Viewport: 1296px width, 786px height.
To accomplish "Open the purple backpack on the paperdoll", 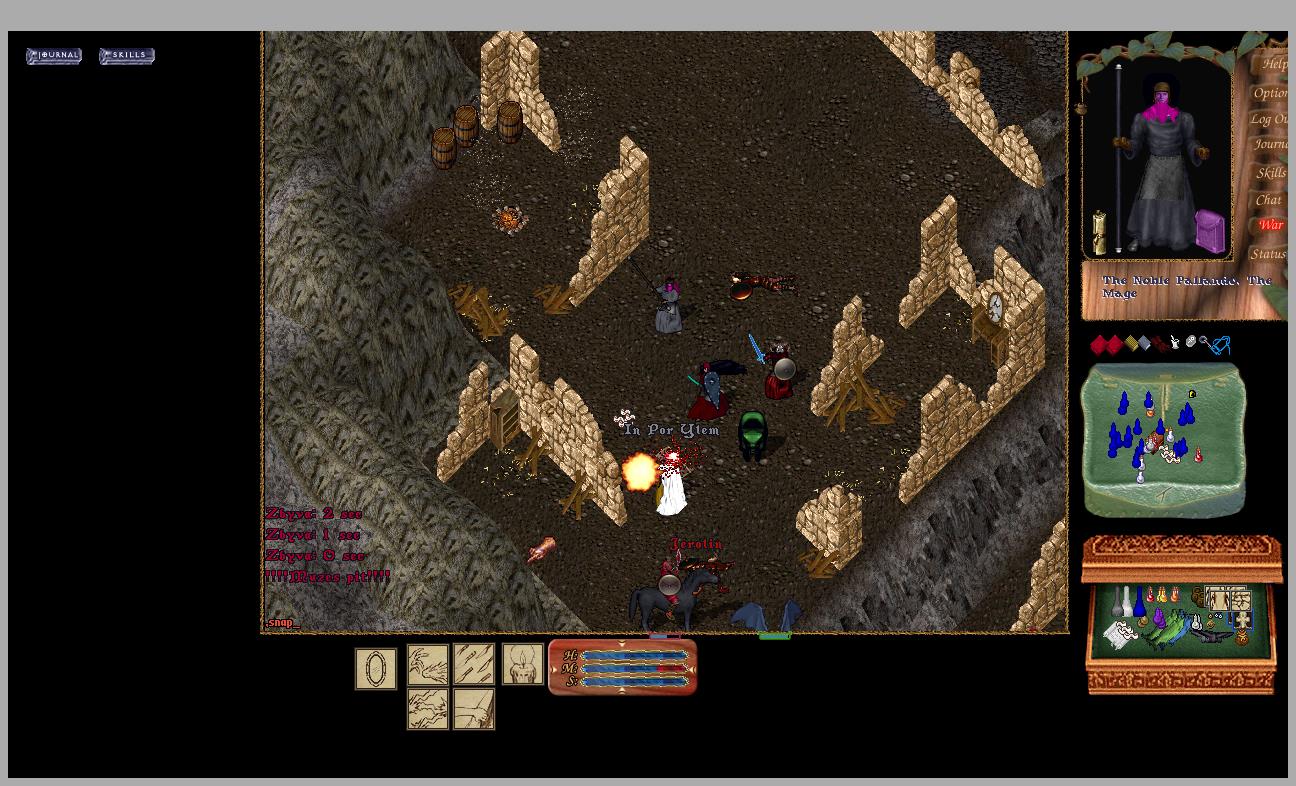I will pyautogui.click(x=1211, y=231).
